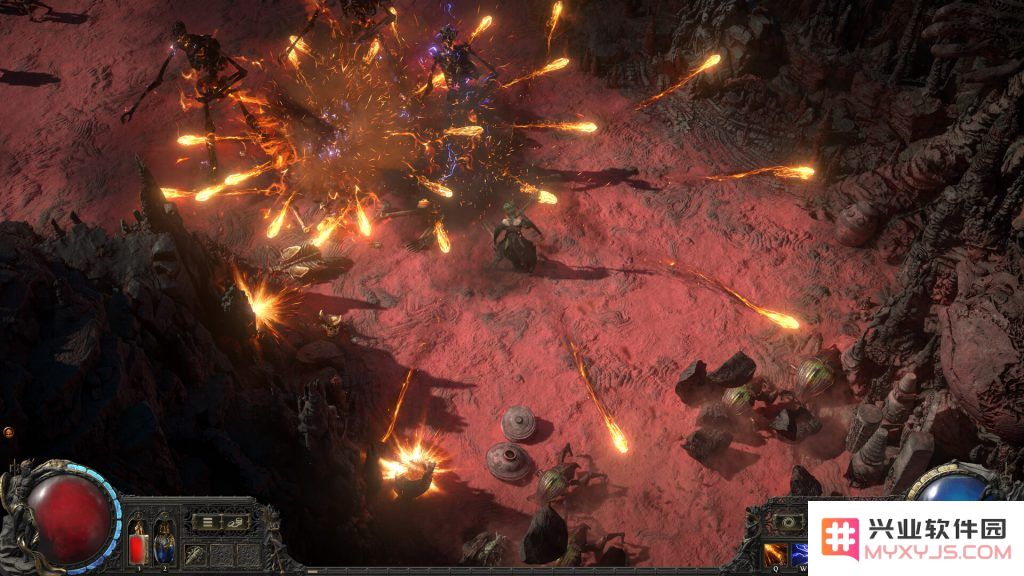Viewport: 1024px width, 576px height.
Task: Open the coin stack shop button
Action: pyautogui.click(x=235, y=521)
